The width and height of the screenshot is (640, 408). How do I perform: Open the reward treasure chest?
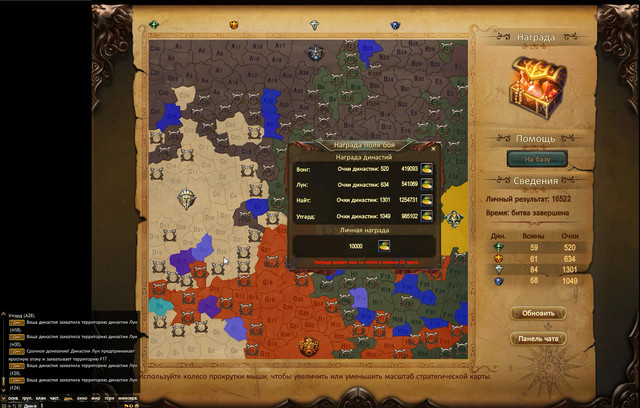537,88
